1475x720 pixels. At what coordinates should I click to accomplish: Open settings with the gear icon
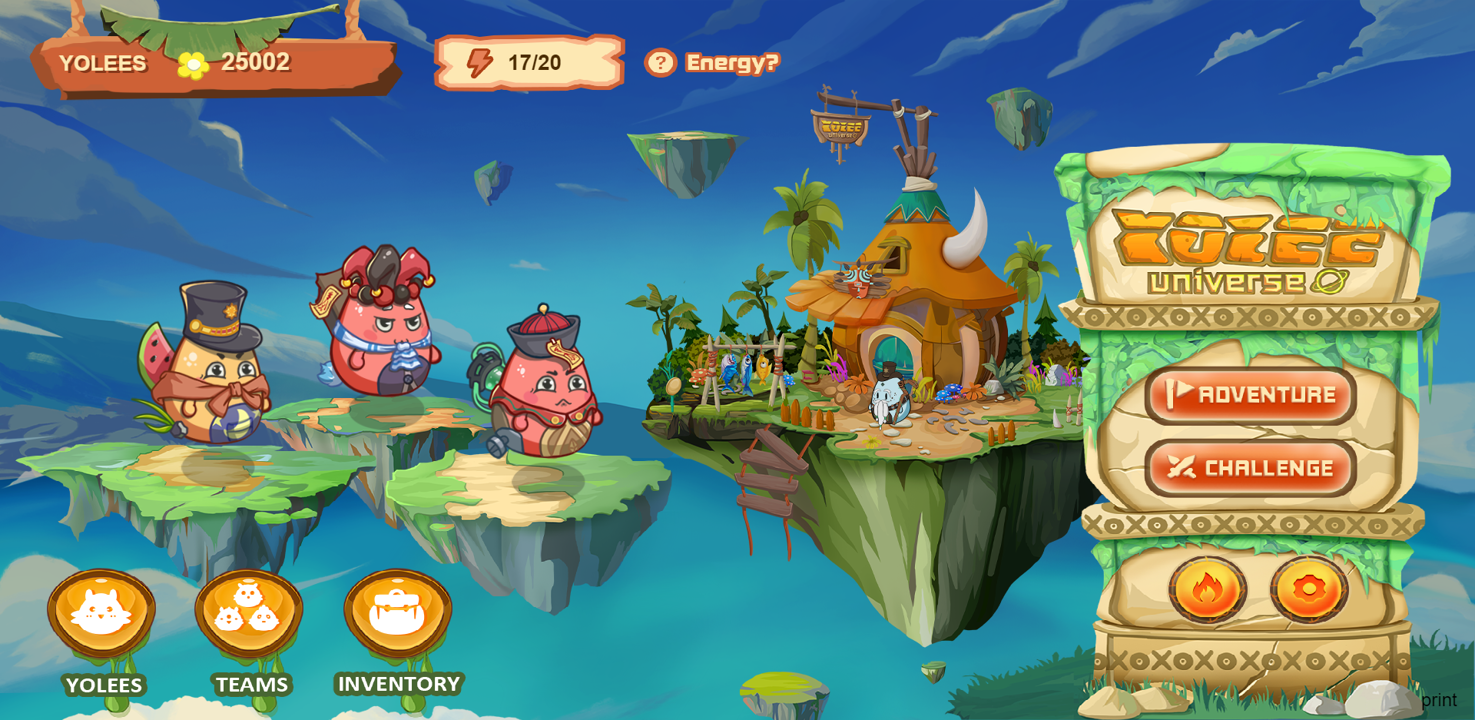click(x=1309, y=589)
